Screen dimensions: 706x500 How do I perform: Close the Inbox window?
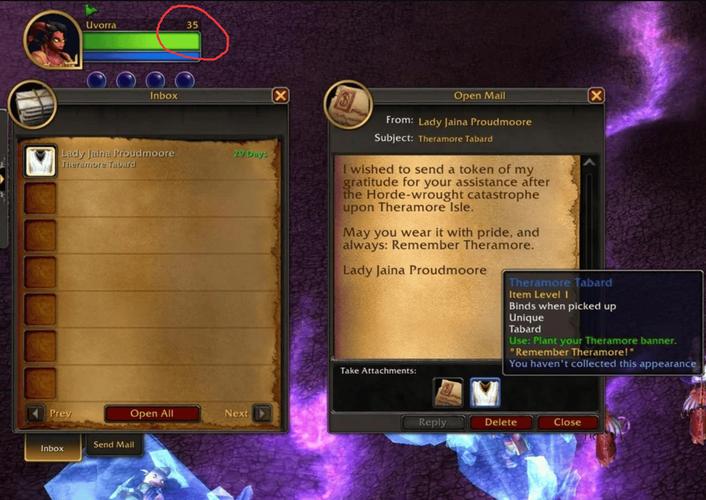tap(280, 96)
